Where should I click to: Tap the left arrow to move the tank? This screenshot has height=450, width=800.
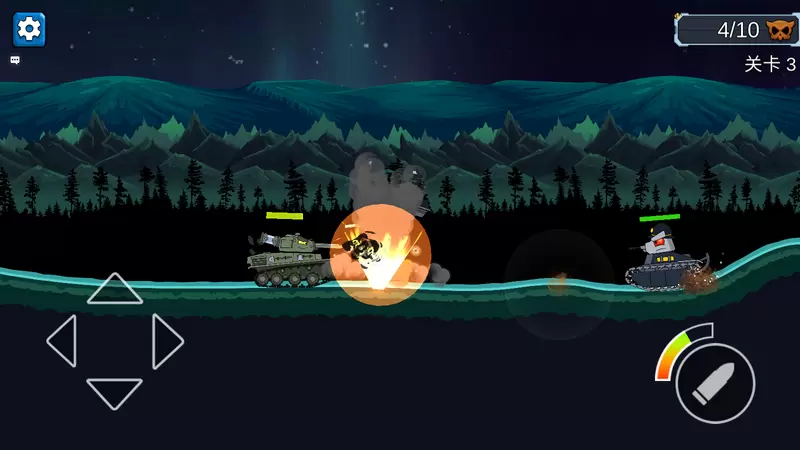tap(63, 341)
